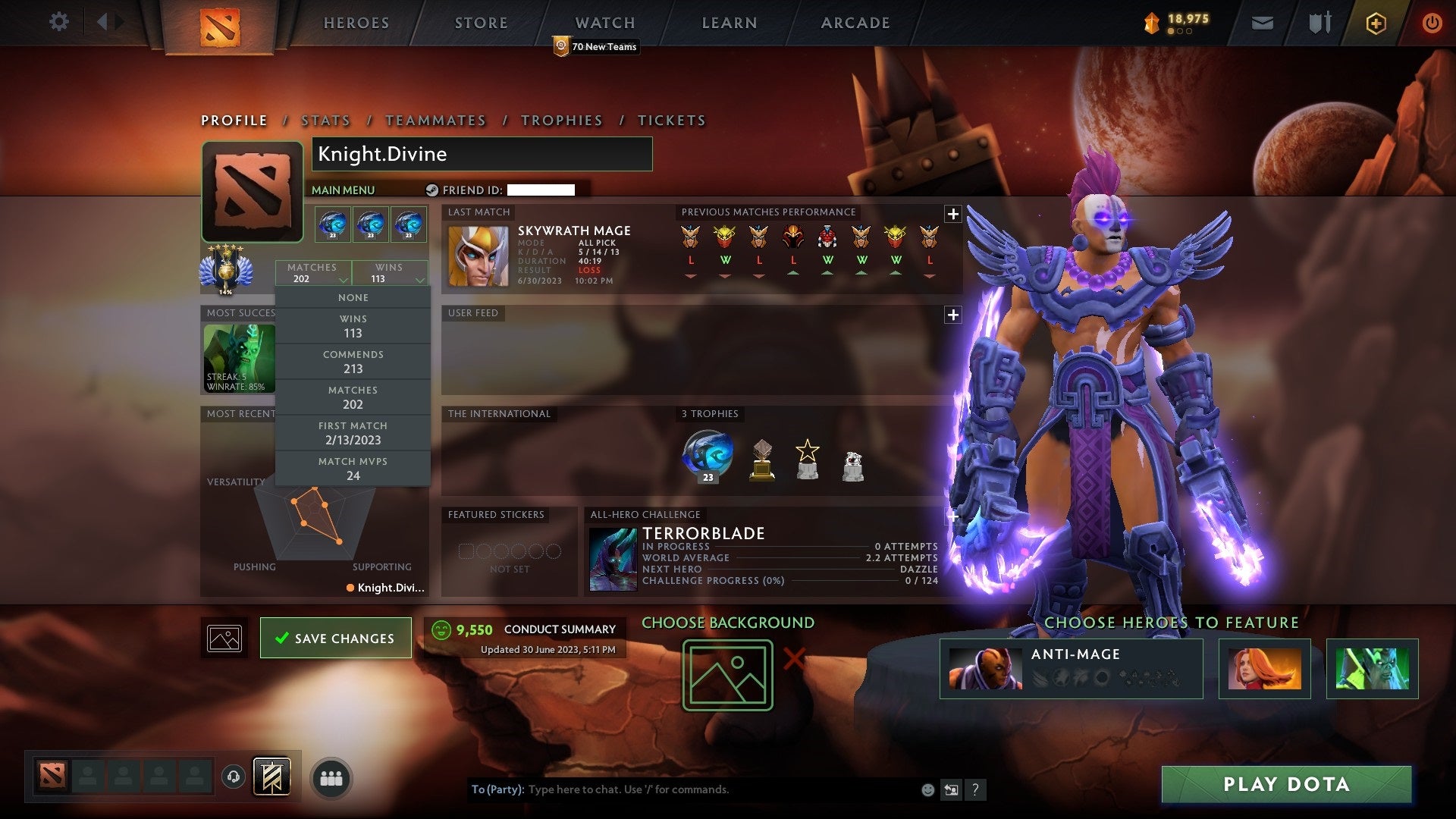Click the chat wheel icon beside chat
The height and width of the screenshot is (819, 1456).
coord(952,789)
